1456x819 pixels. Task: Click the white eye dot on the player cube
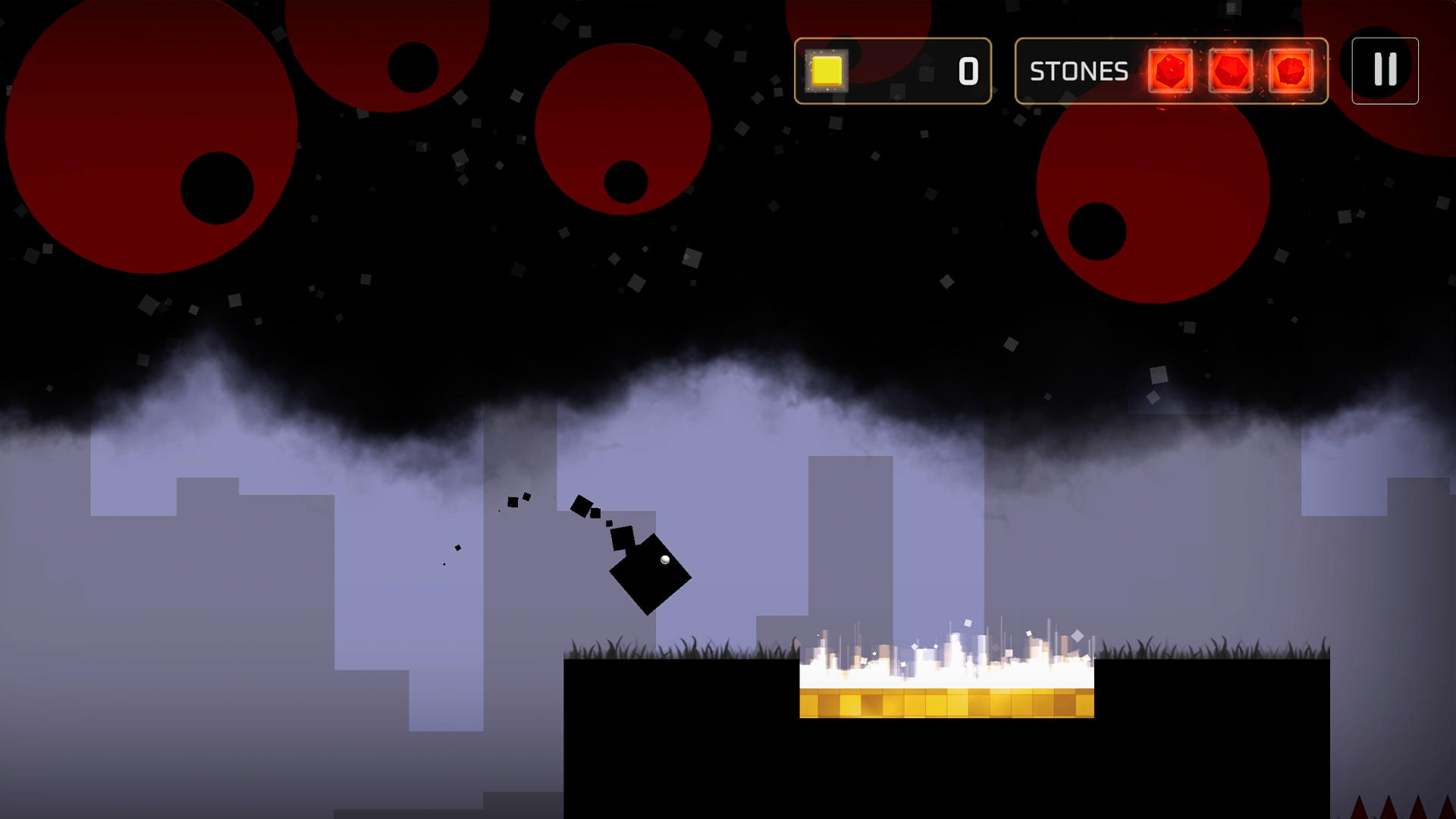[x=664, y=561]
